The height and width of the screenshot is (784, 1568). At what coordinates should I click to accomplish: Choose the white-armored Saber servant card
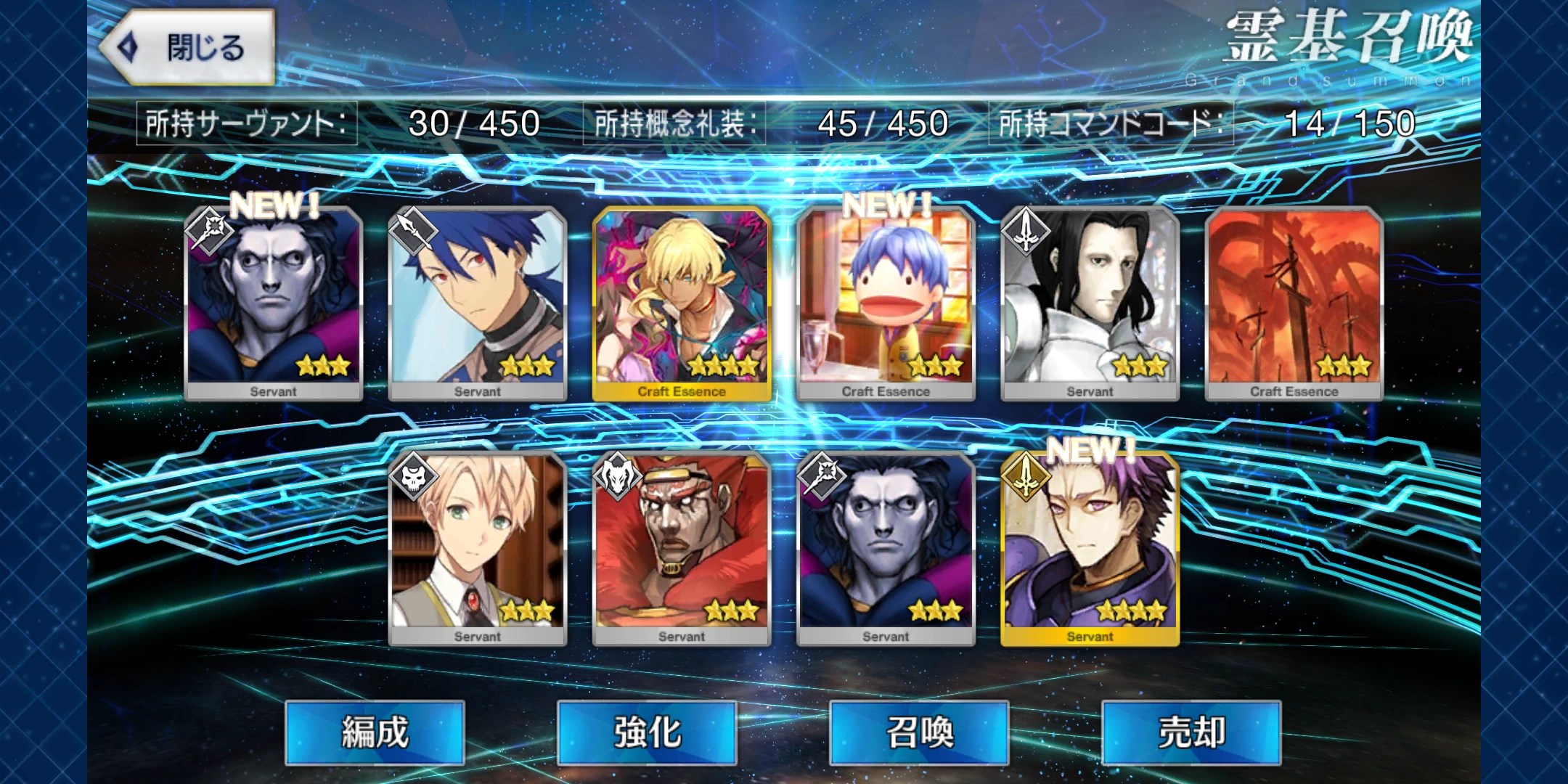1090,302
